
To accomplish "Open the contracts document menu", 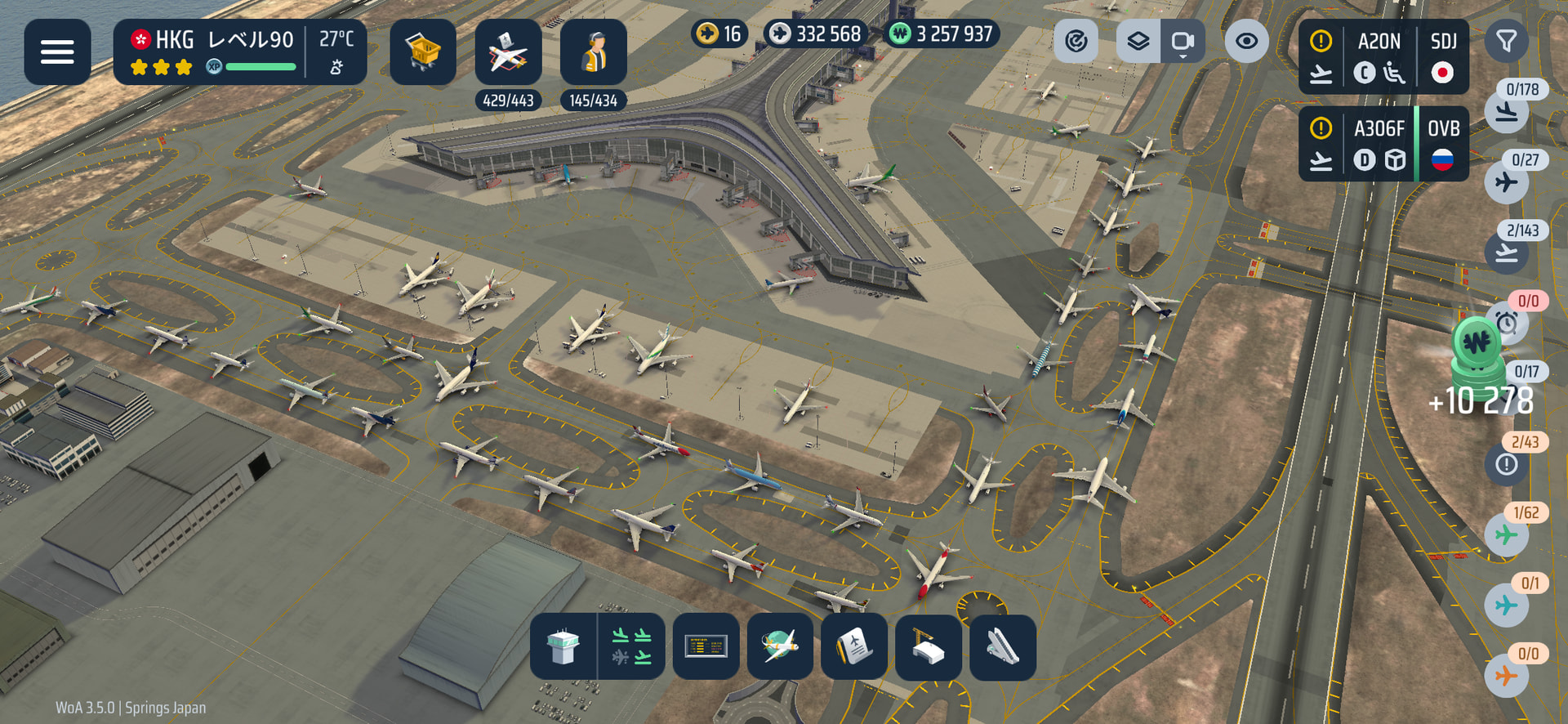I will click(x=853, y=646).
